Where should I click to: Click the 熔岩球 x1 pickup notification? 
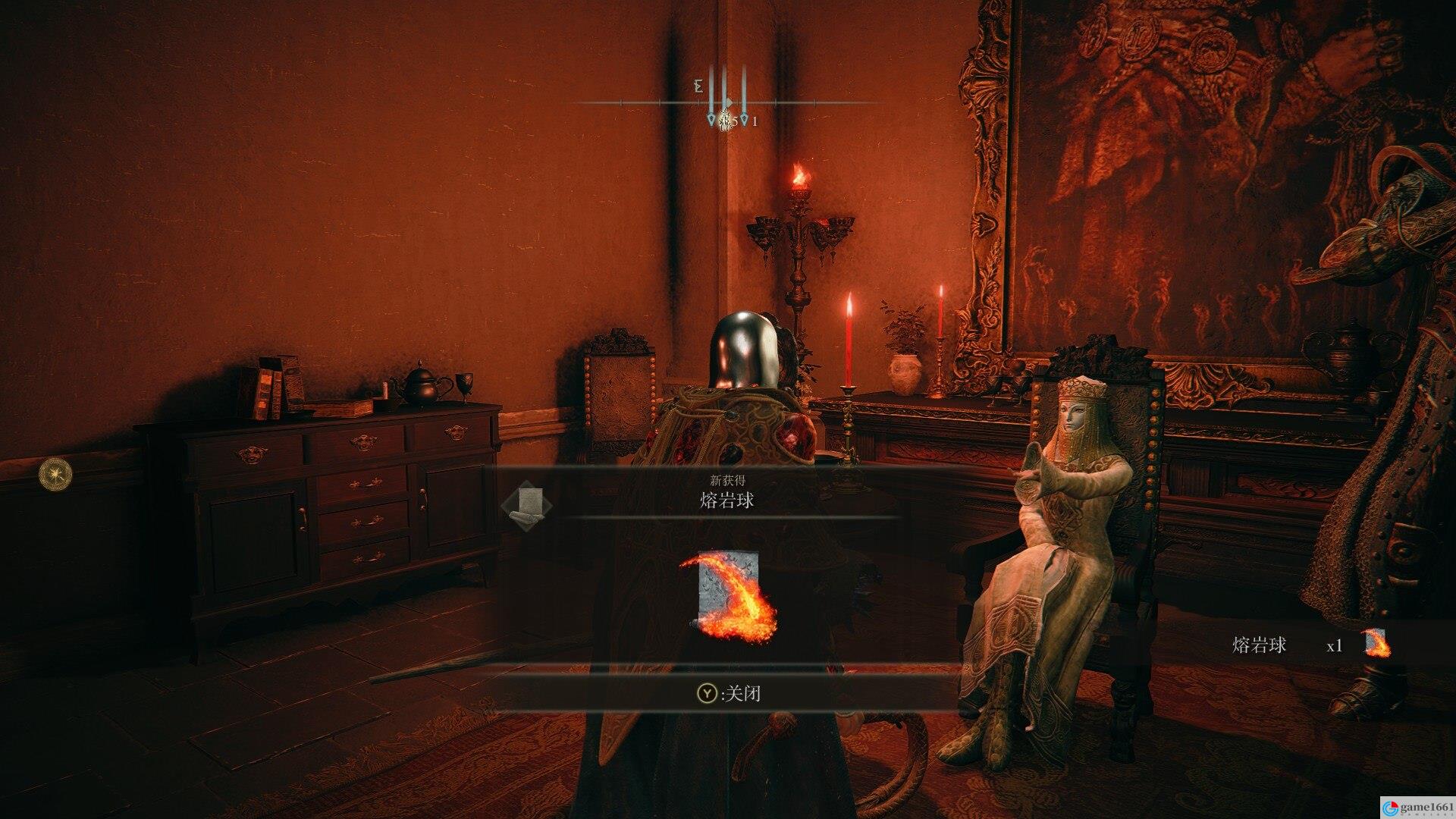1310,645
